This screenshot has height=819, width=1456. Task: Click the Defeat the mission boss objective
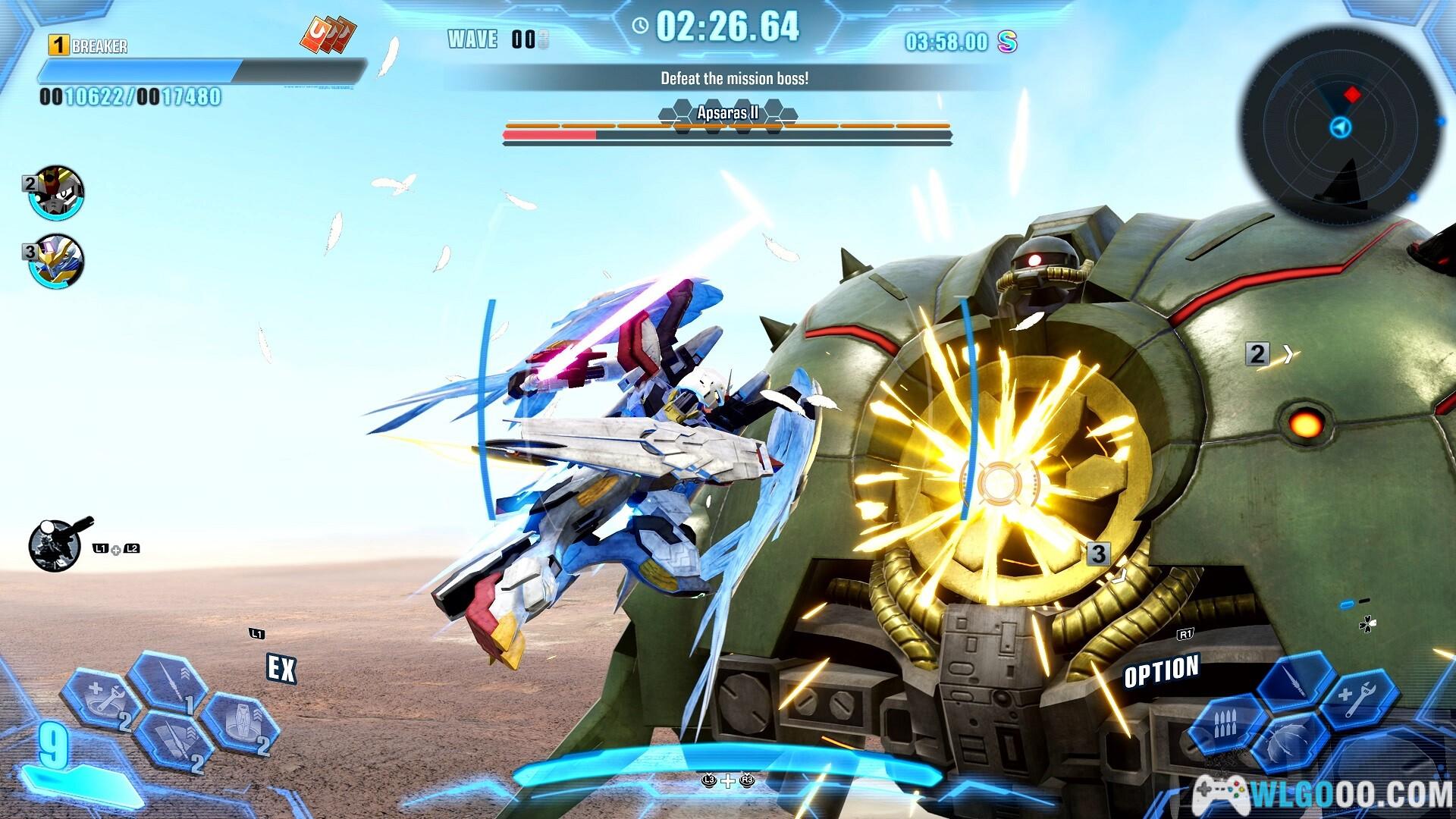[734, 79]
